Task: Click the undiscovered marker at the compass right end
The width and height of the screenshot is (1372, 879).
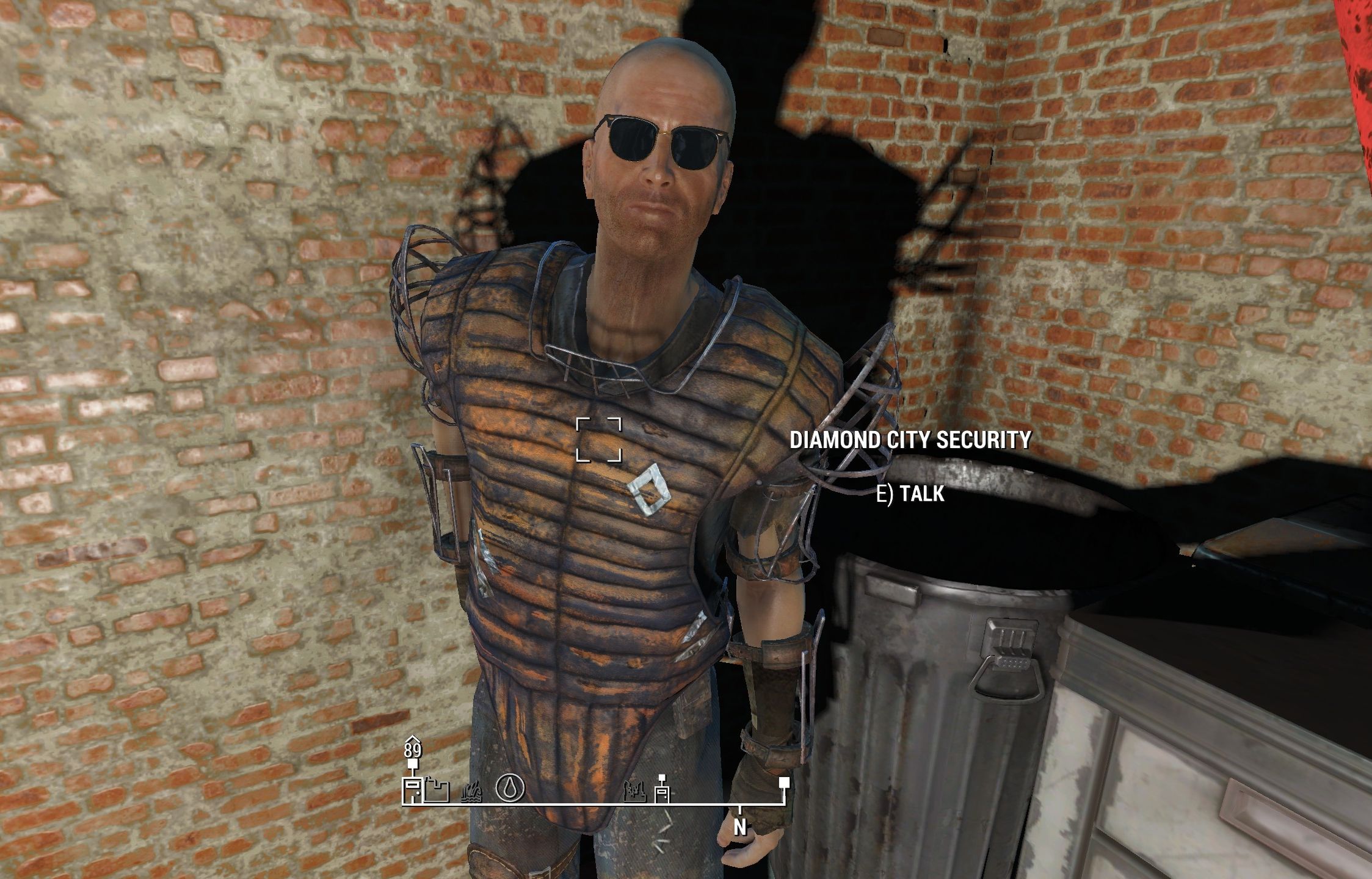Action: (x=783, y=782)
